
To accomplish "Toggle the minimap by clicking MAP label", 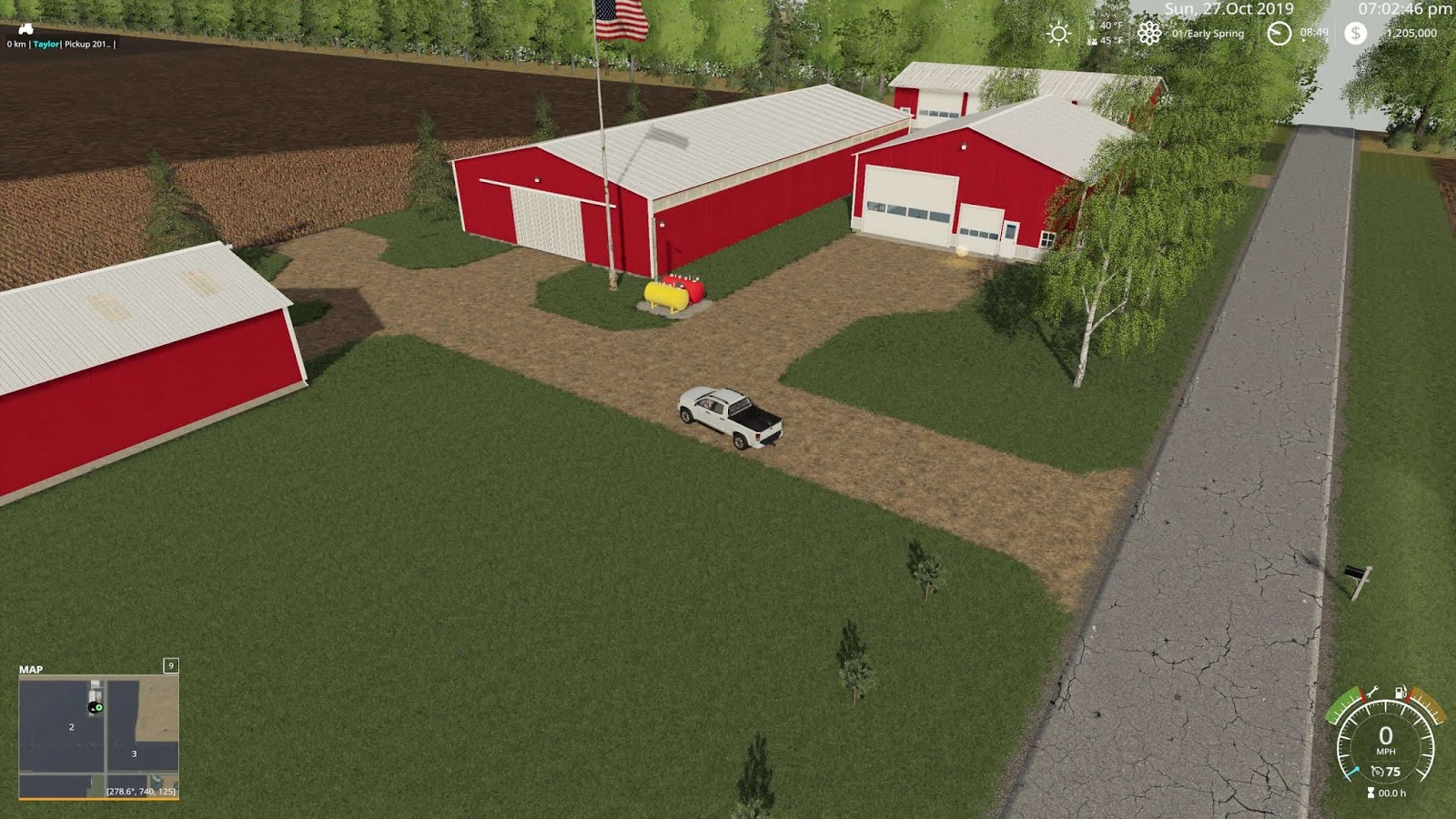I will (x=33, y=670).
